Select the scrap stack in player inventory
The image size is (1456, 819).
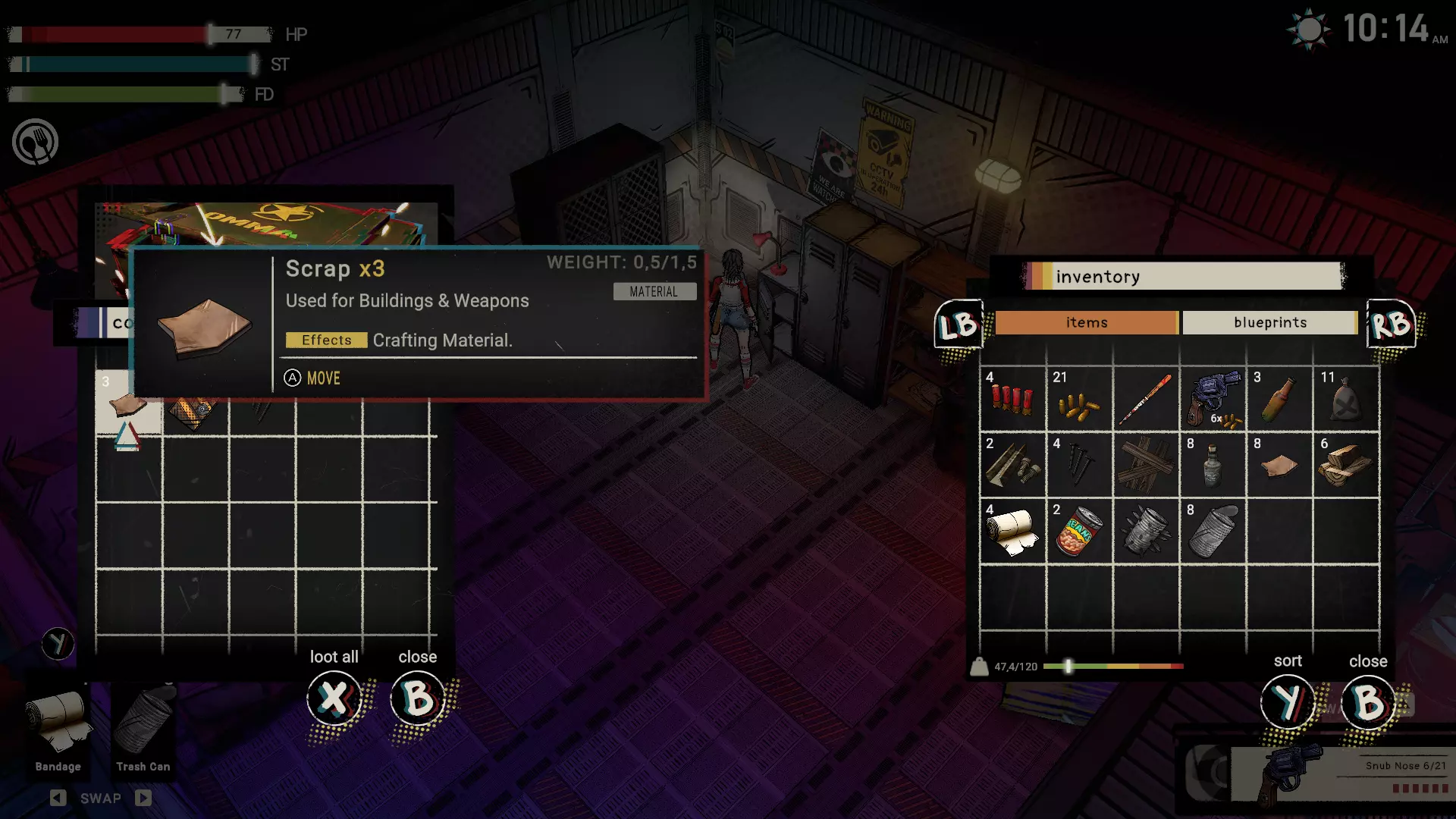1279,465
